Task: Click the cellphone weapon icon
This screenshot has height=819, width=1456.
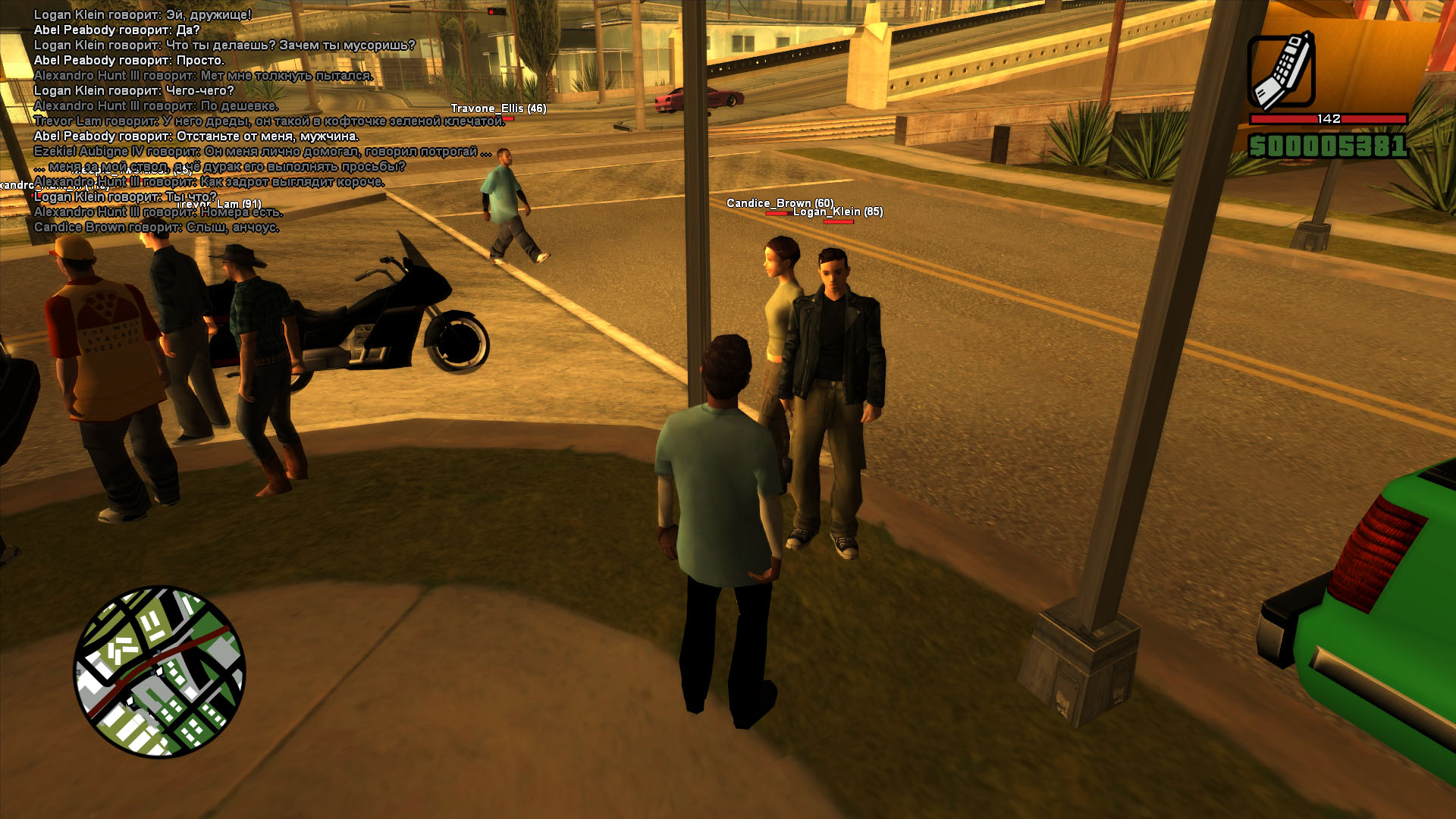Action: pos(1282,71)
